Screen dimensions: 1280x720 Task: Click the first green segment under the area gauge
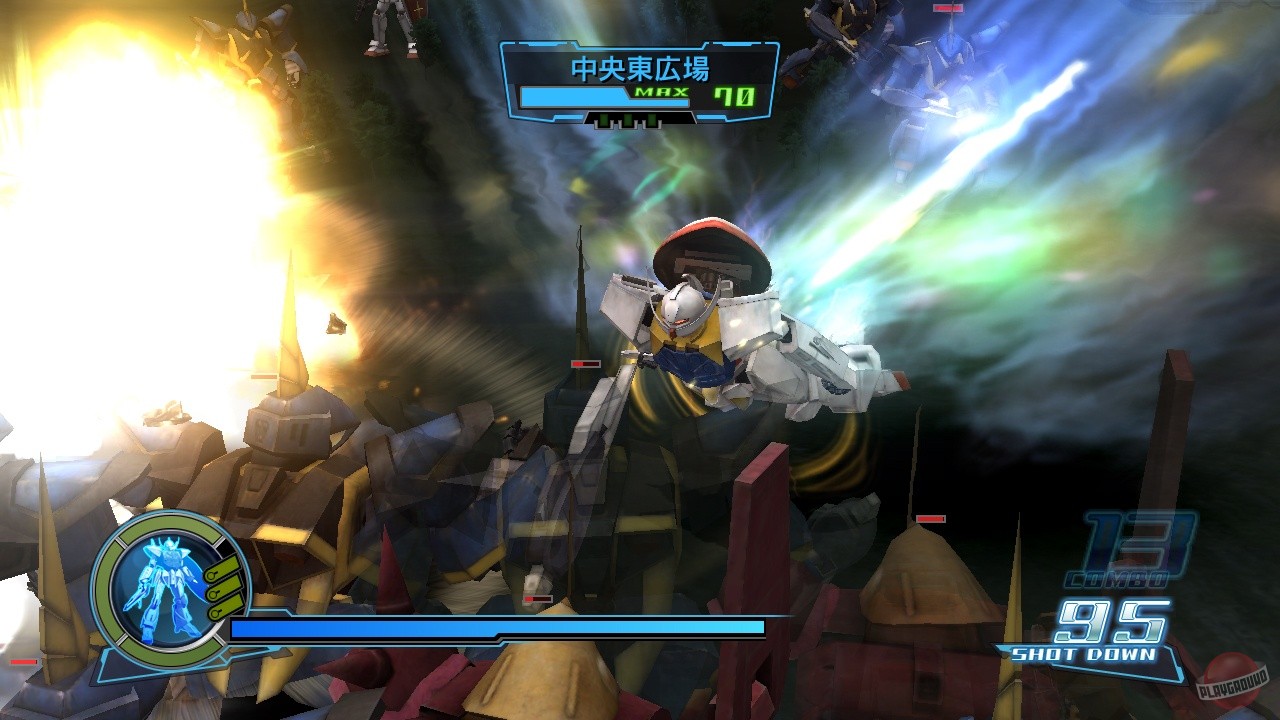[605, 120]
